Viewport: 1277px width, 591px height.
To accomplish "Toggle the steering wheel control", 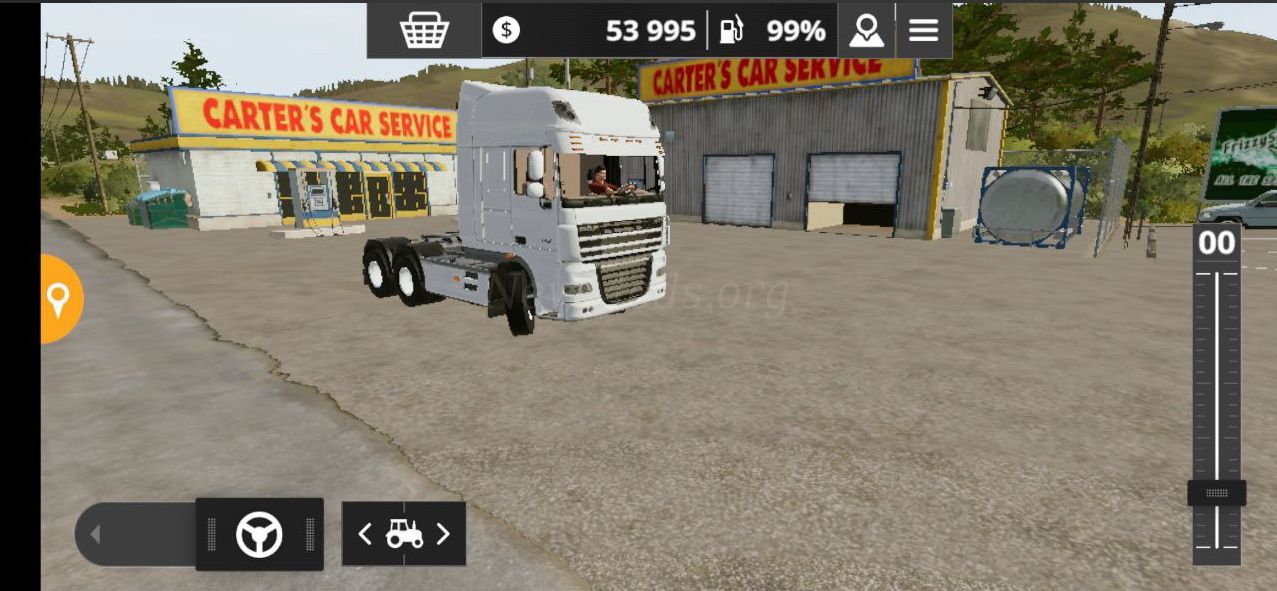I will tap(259, 535).
